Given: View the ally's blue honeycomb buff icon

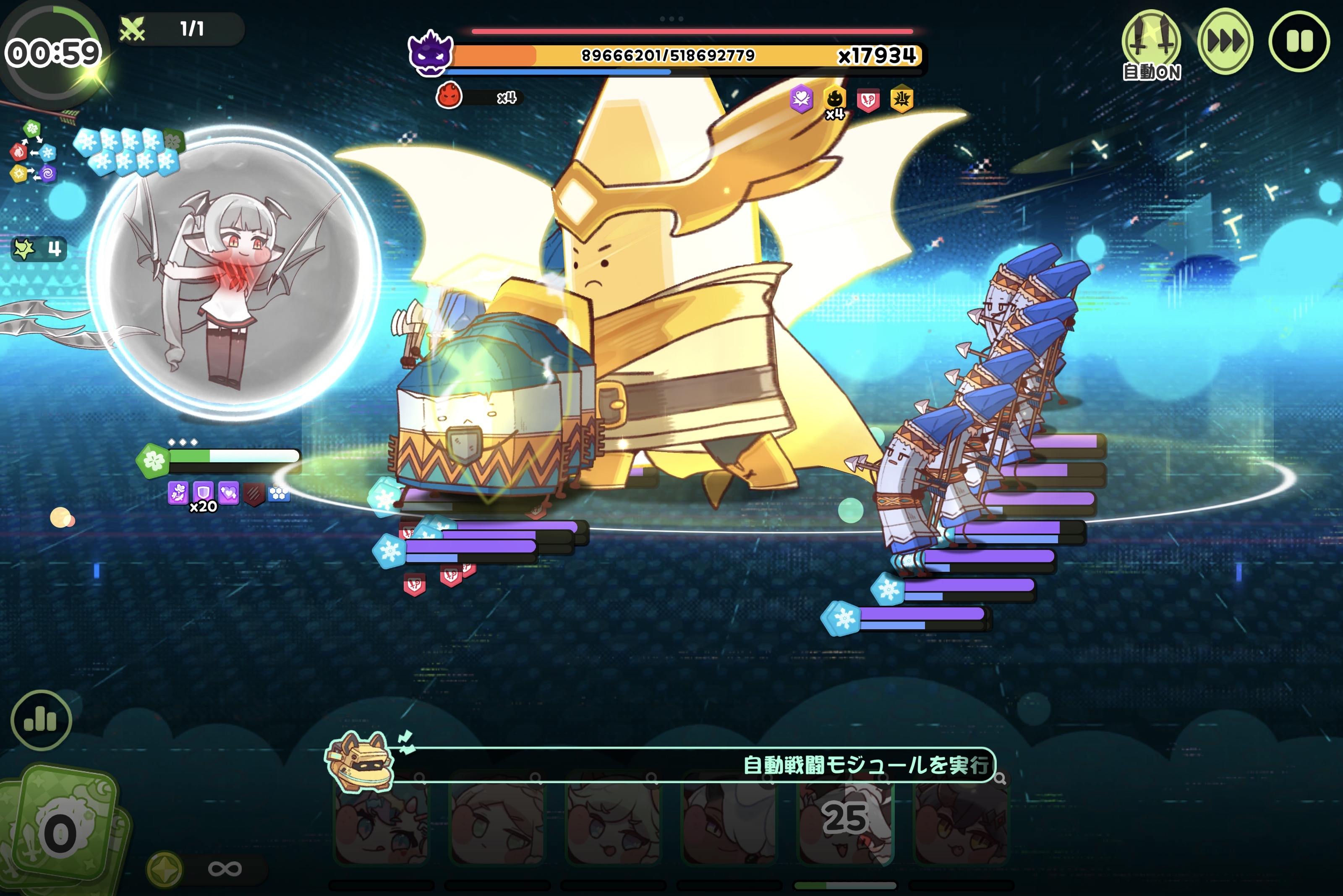Looking at the screenshot, I should pos(278,493).
